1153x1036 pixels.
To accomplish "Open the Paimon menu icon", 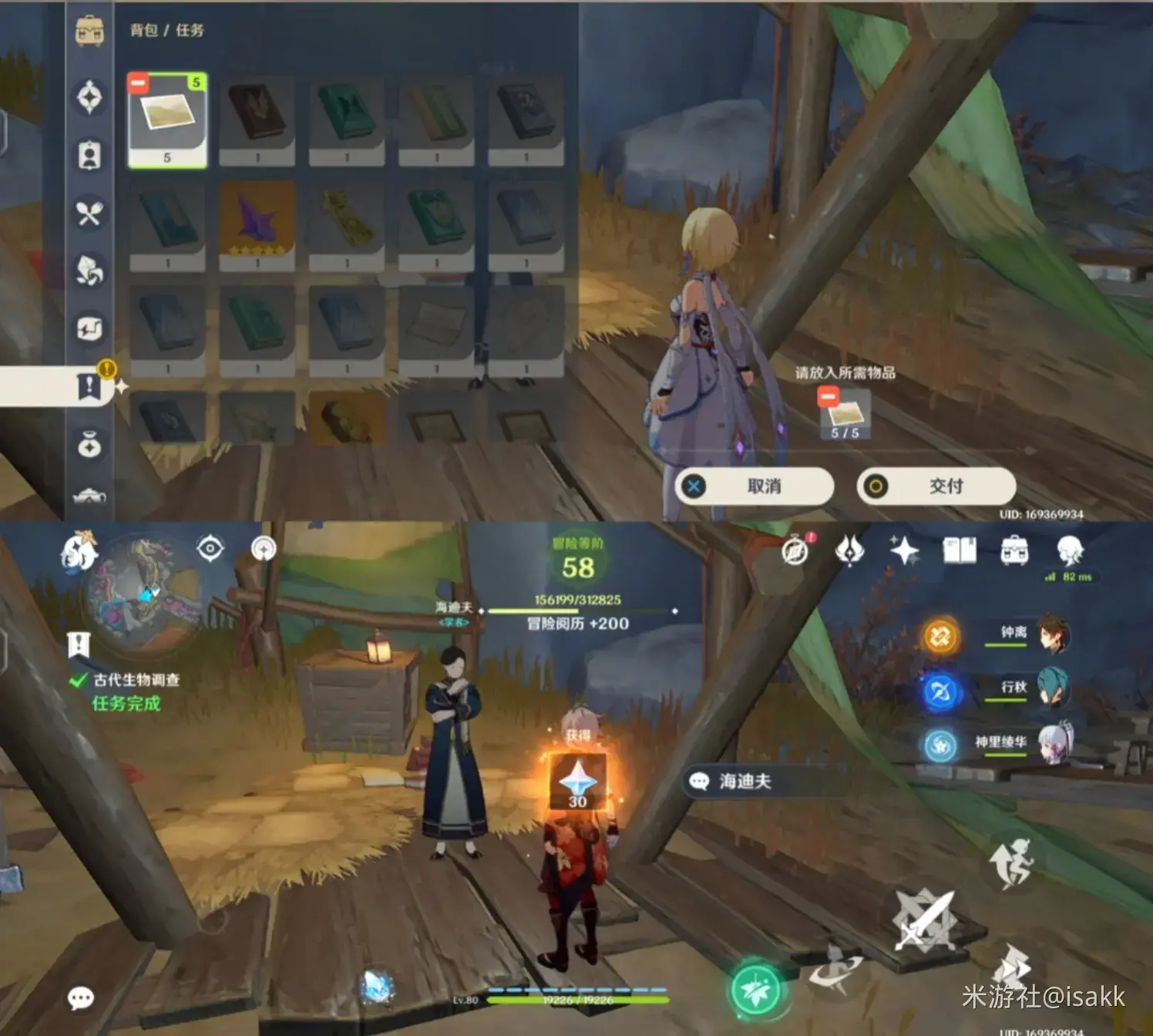I will 79,551.
